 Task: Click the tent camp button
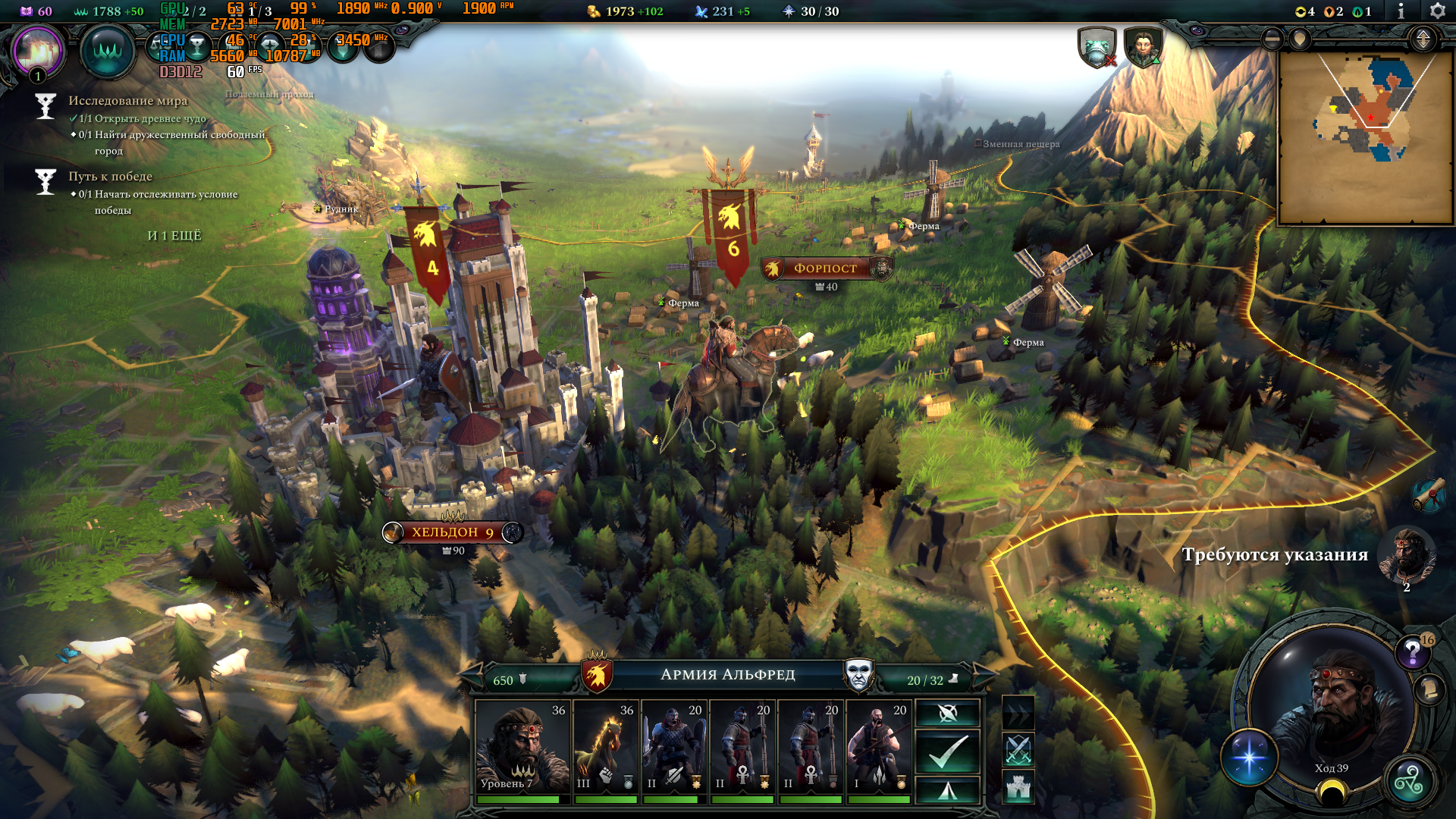click(948, 791)
